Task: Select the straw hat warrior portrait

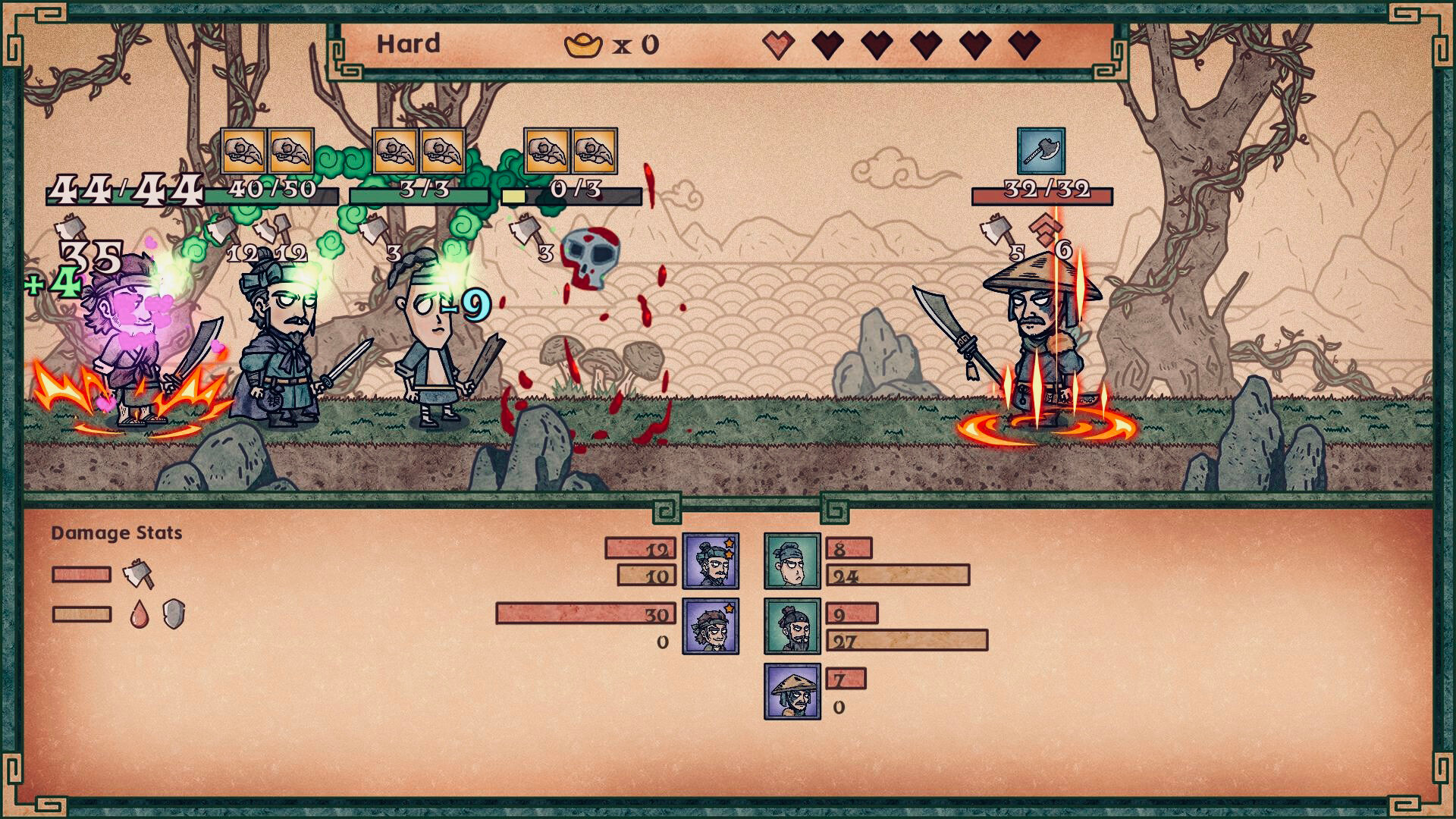Action: (x=792, y=692)
